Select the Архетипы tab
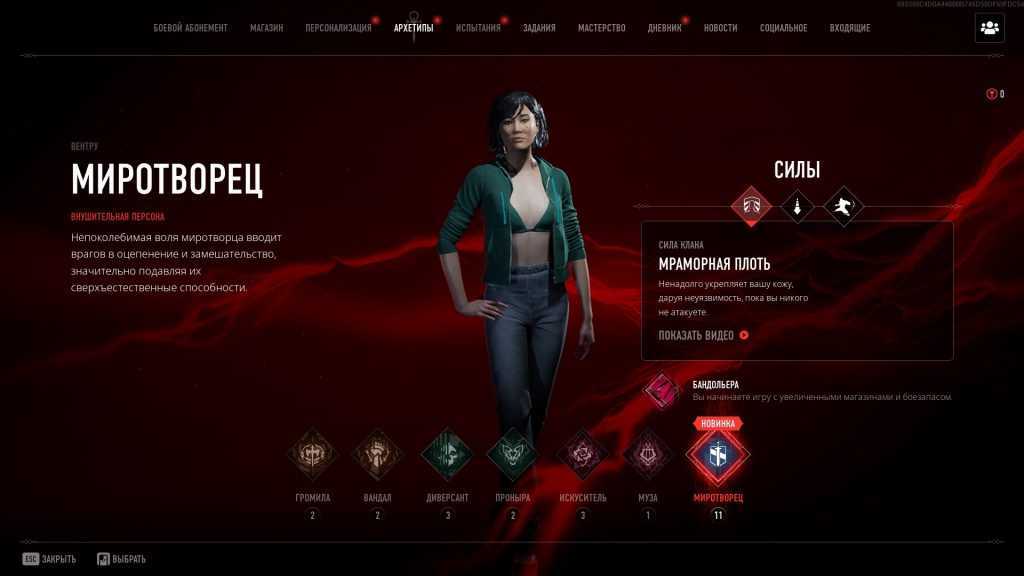Screen dimensions: 1024x576 (x=414, y=28)
